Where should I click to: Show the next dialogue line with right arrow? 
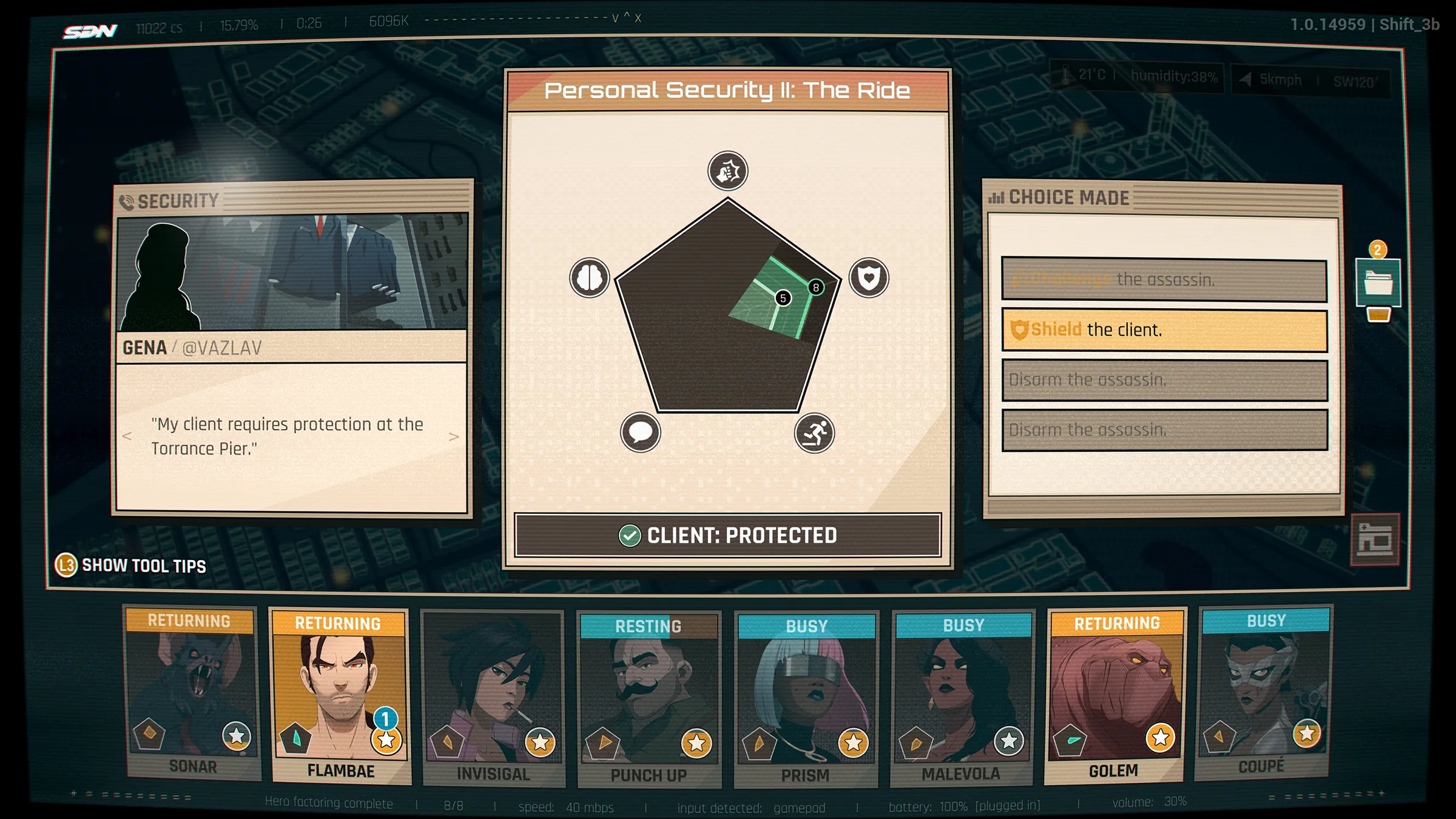point(453,437)
